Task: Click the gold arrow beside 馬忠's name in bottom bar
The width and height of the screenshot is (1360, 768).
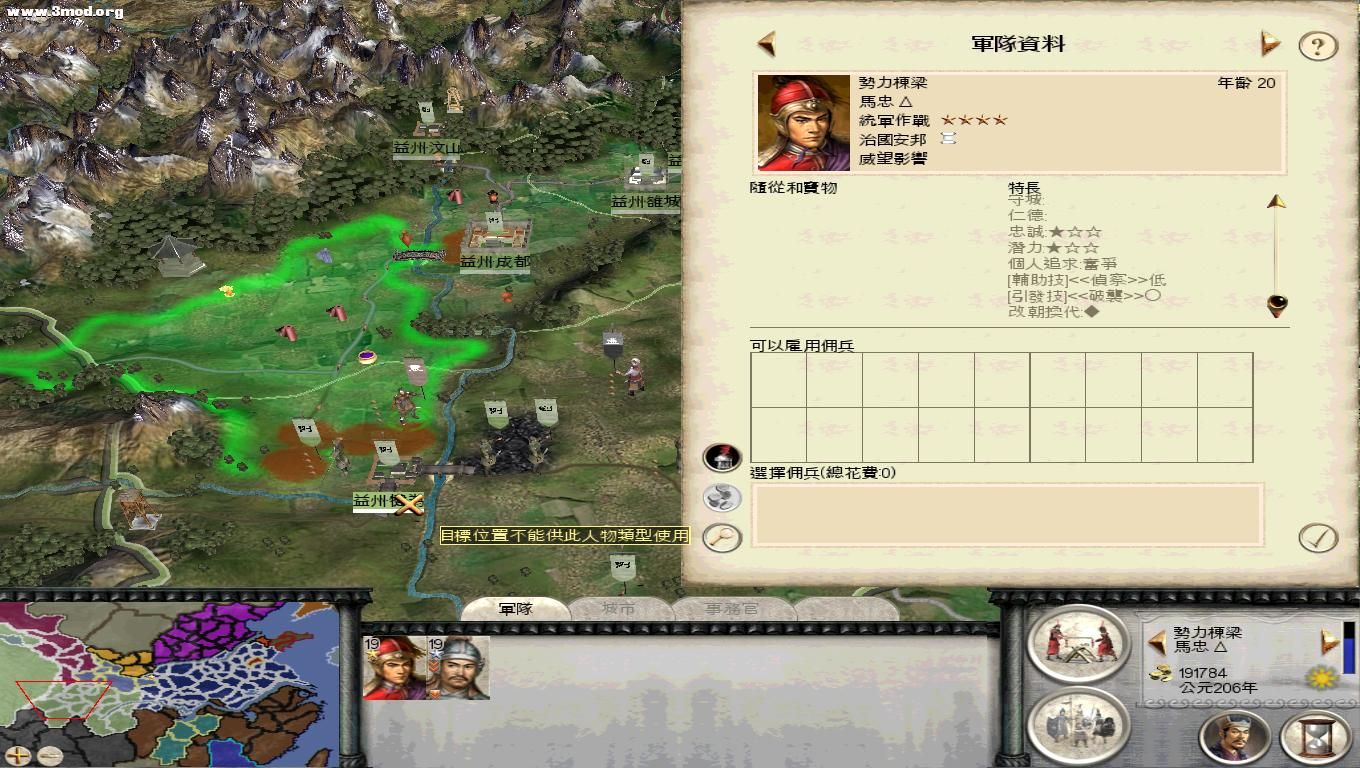Action: (x=1157, y=643)
